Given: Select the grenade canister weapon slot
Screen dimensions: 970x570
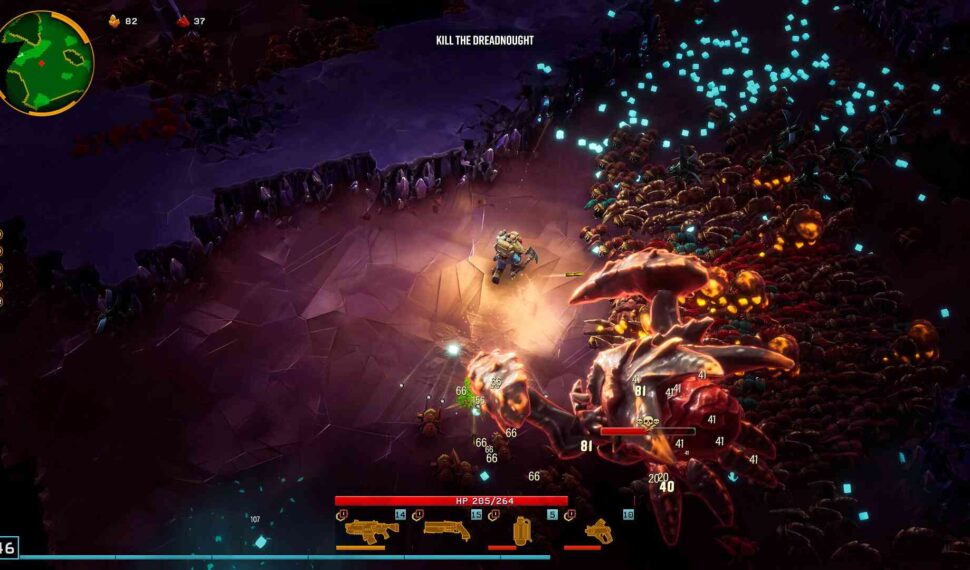Looking at the screenshot, I should (x=522, y=530).
